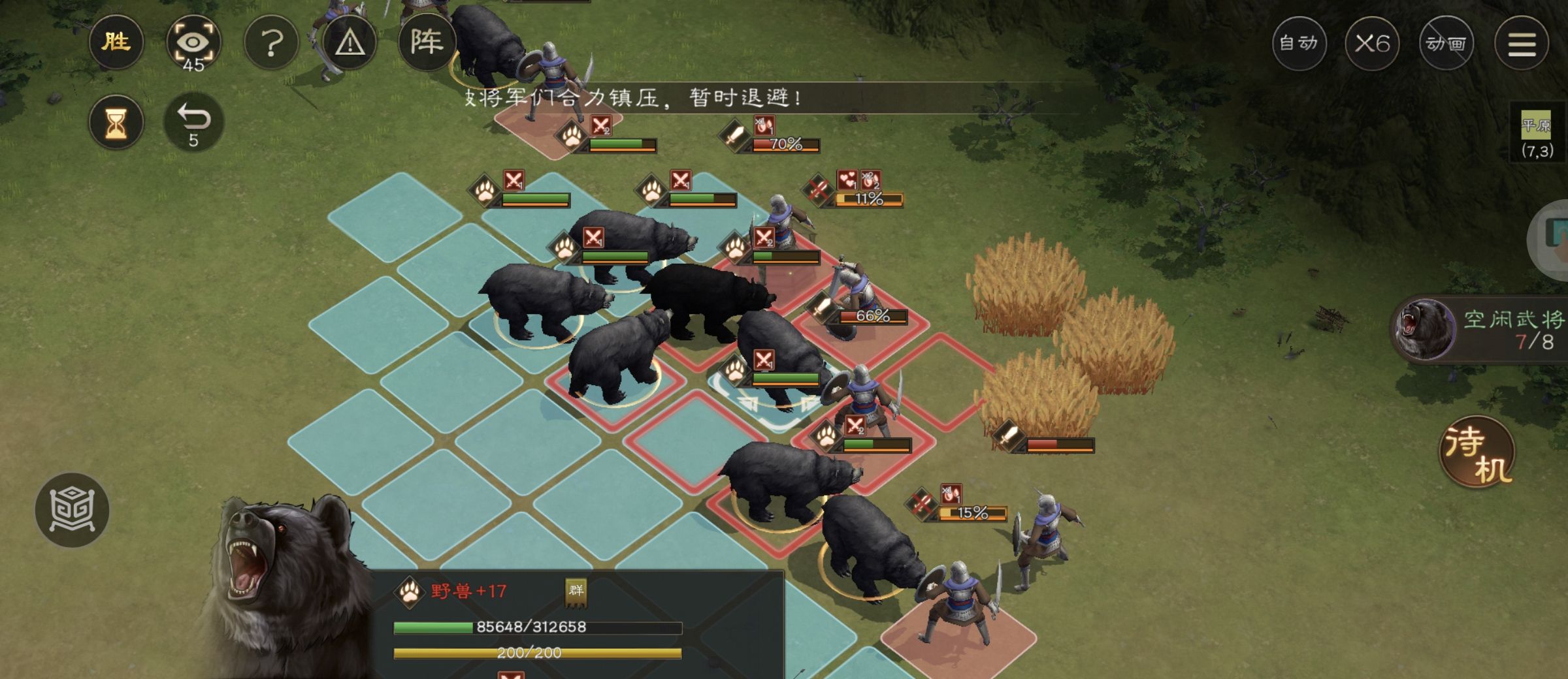Viewport: 1568px width, 679px height.
Task: Open the 胜 victory conditions button
Action: pyautogui.click(x=116, y=43)
